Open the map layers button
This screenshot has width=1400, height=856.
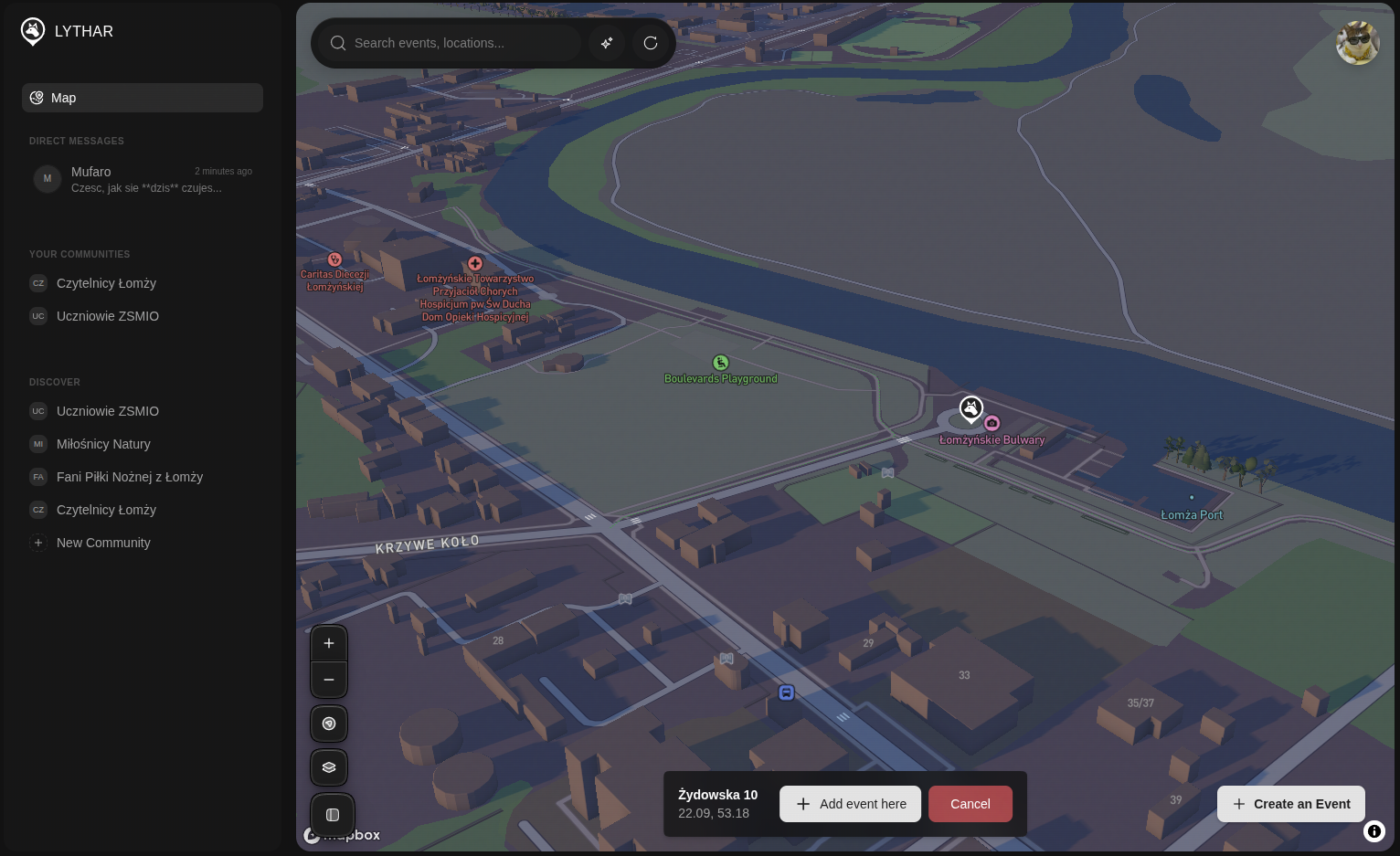coord(329,767)
